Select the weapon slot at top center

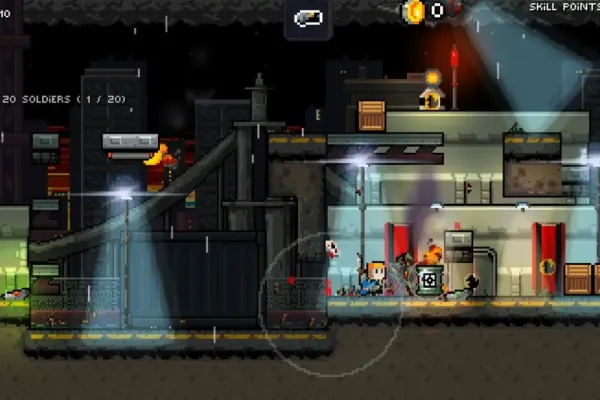click(x=308, y=18)
